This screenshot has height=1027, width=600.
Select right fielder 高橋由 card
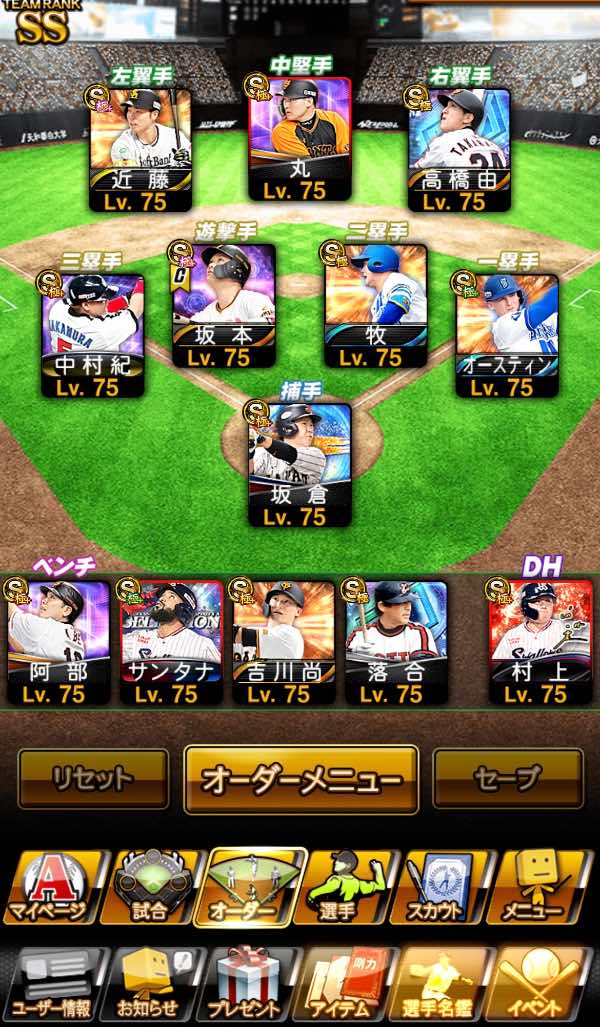[x=459, y=150]
